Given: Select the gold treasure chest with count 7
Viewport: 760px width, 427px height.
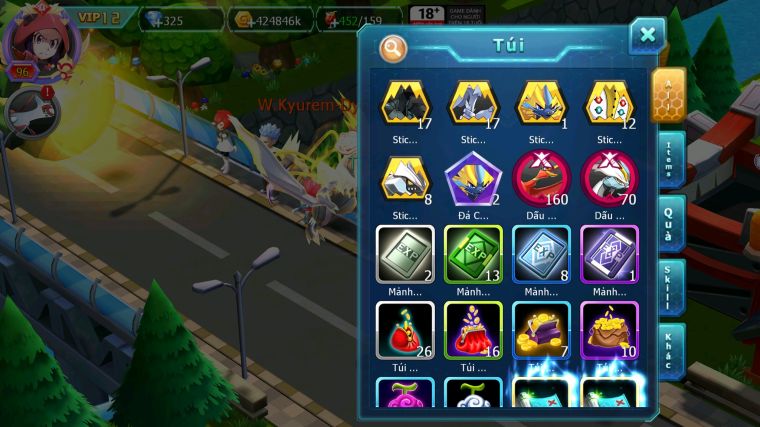Looking at the screenshot, I should point(541,330).
